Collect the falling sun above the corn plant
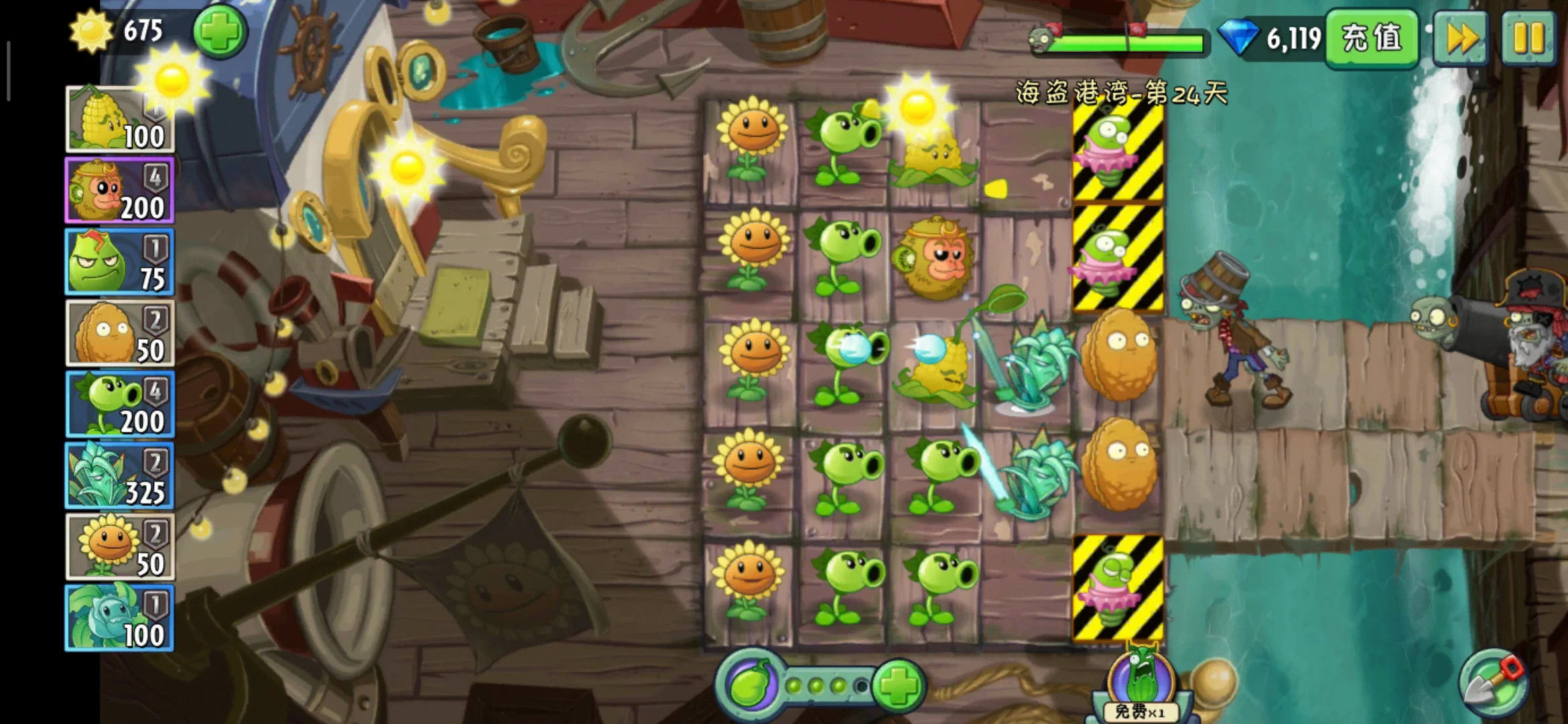 pos(917,107)
